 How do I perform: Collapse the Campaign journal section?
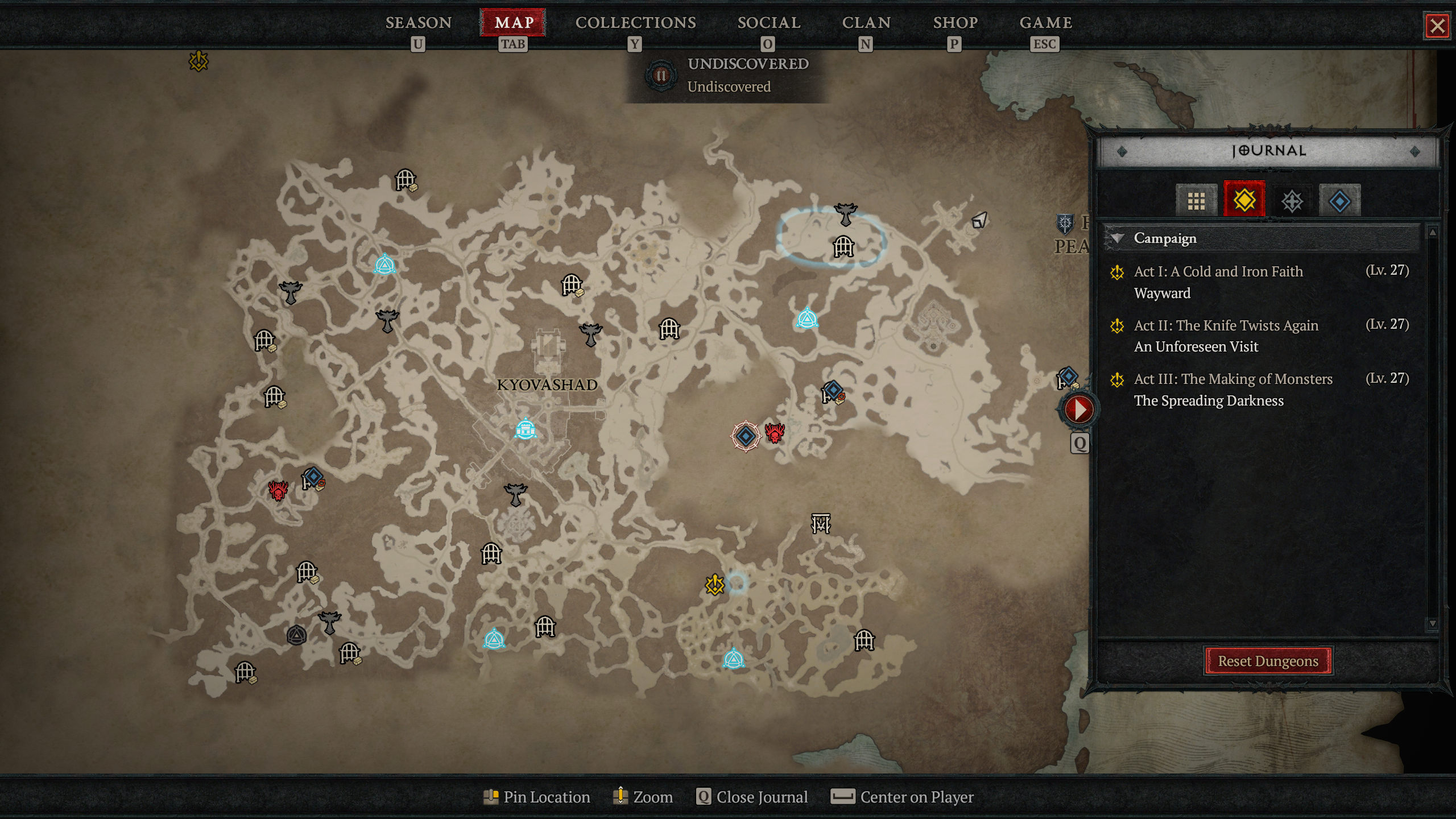[x=1118, y=238]
